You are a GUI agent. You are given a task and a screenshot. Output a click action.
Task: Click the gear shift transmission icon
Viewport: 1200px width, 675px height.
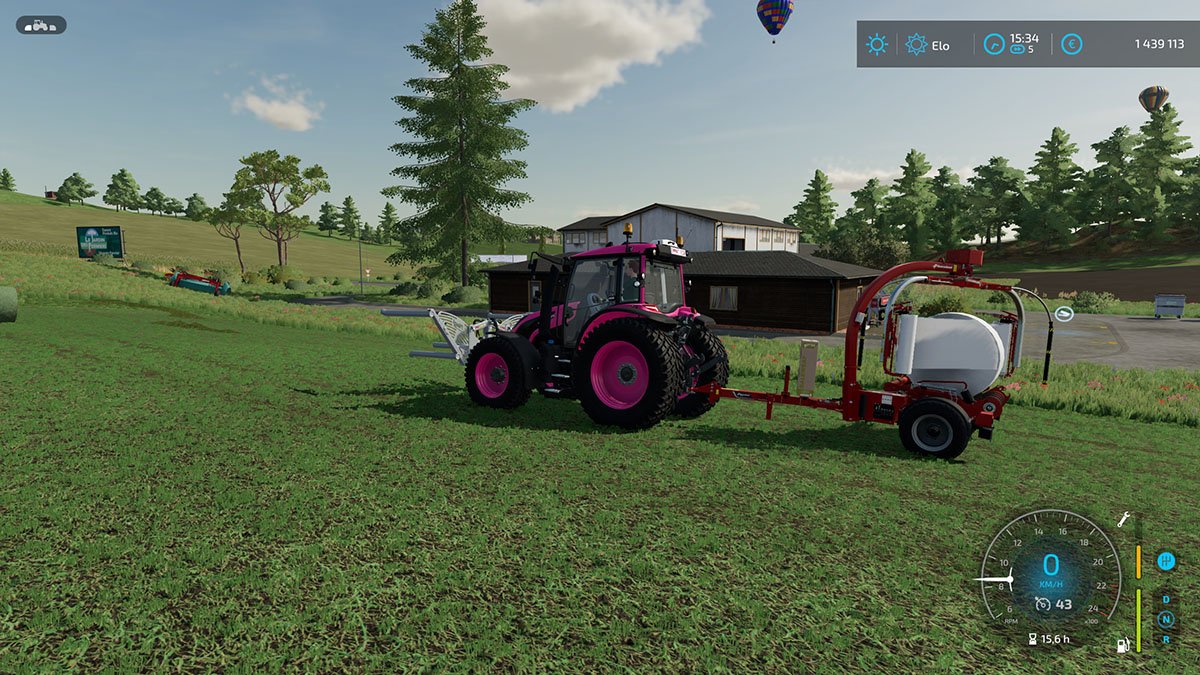1165,561
